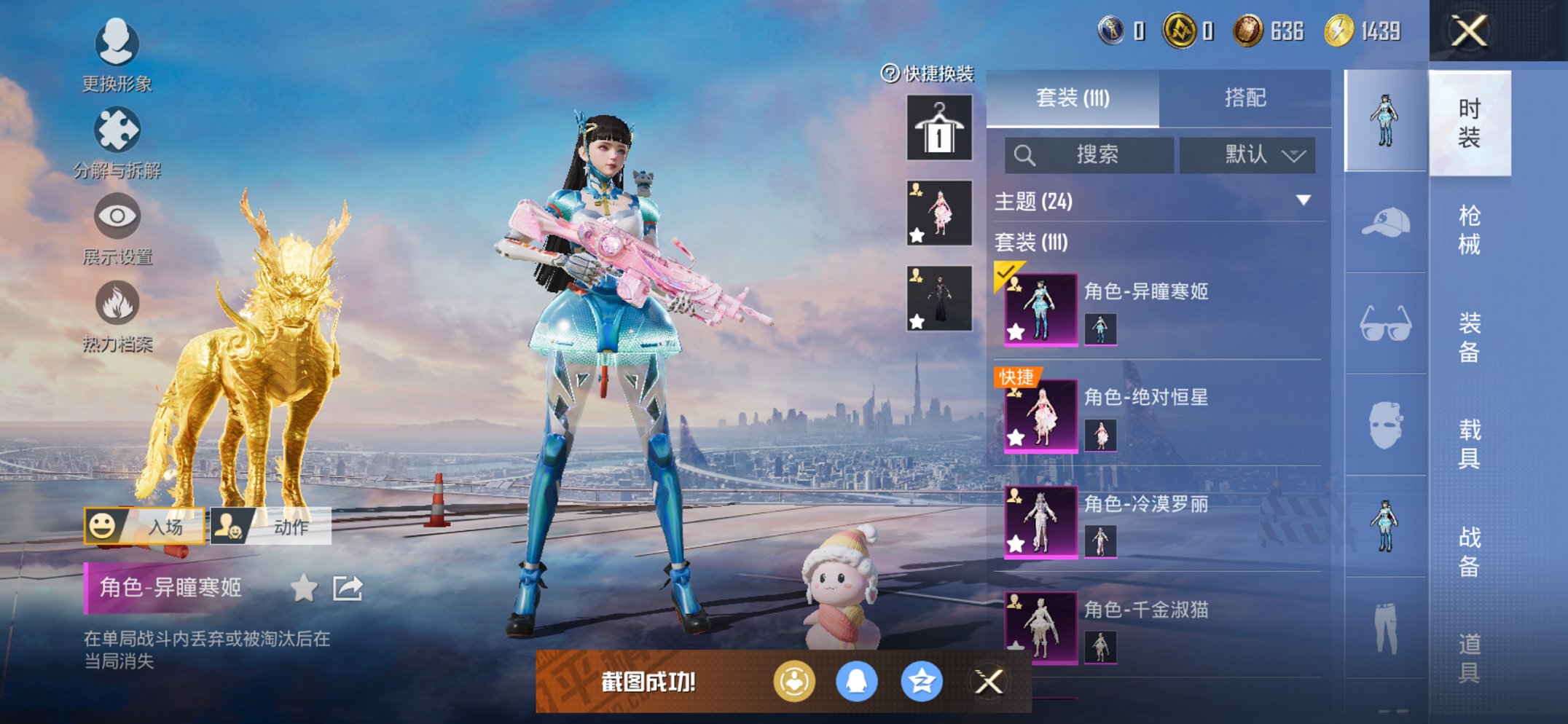
Task: Share the current outfit via arrow icon
Action: [348, 588]
